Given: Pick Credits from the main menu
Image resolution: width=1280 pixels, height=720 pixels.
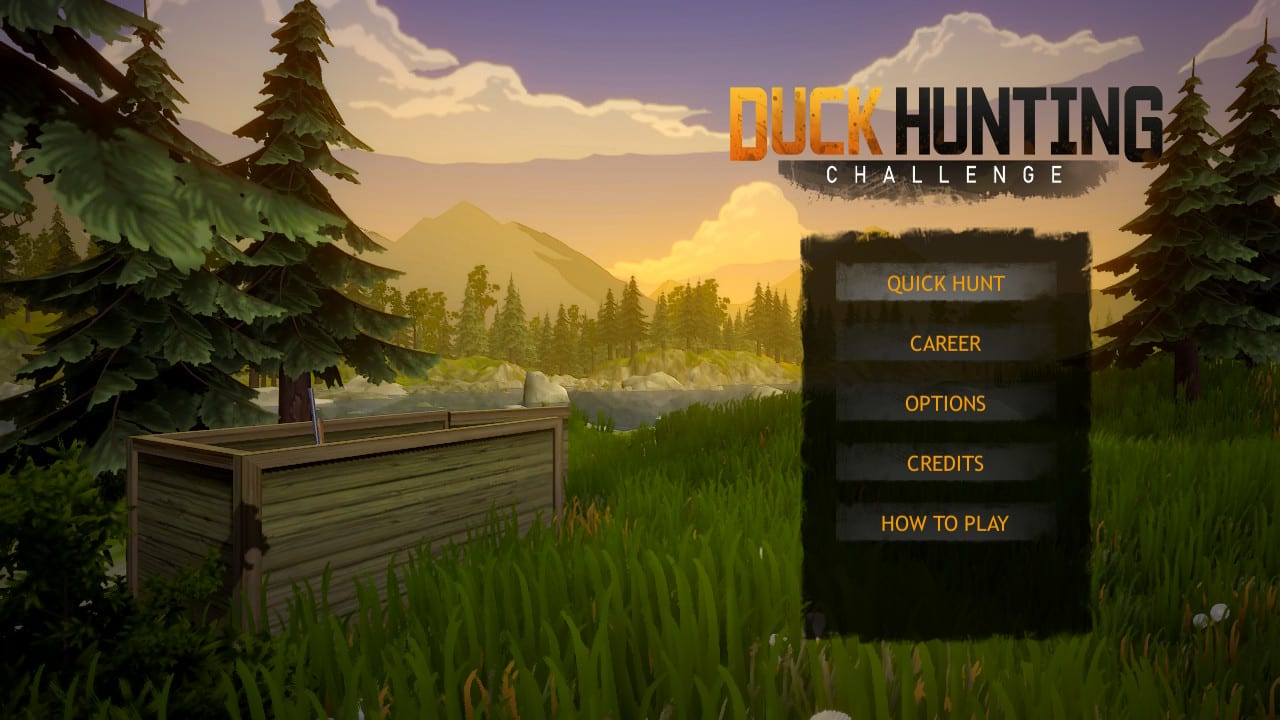Looking at the screenshot, I should (x=946, y=463).
